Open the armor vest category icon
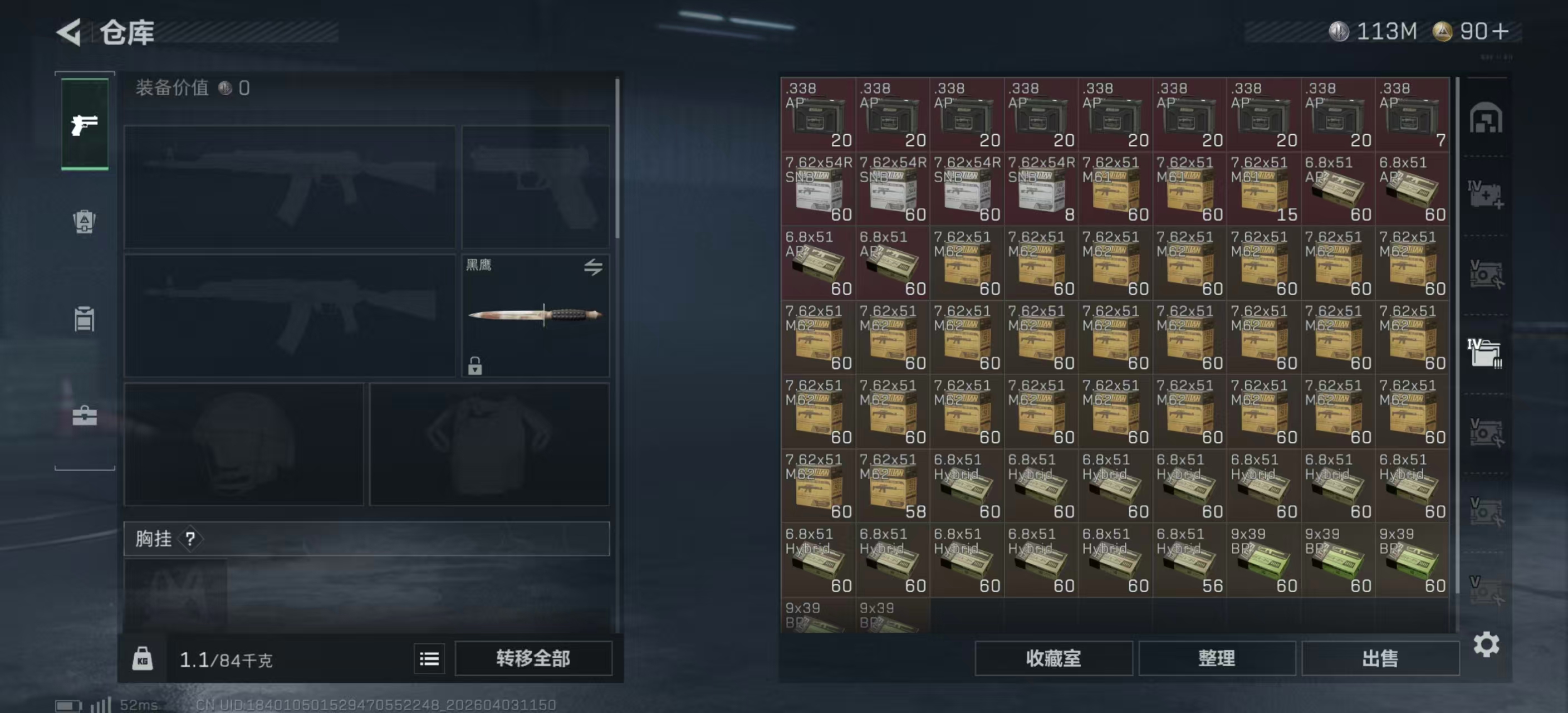1568x713 pixels. click(84, 222)
